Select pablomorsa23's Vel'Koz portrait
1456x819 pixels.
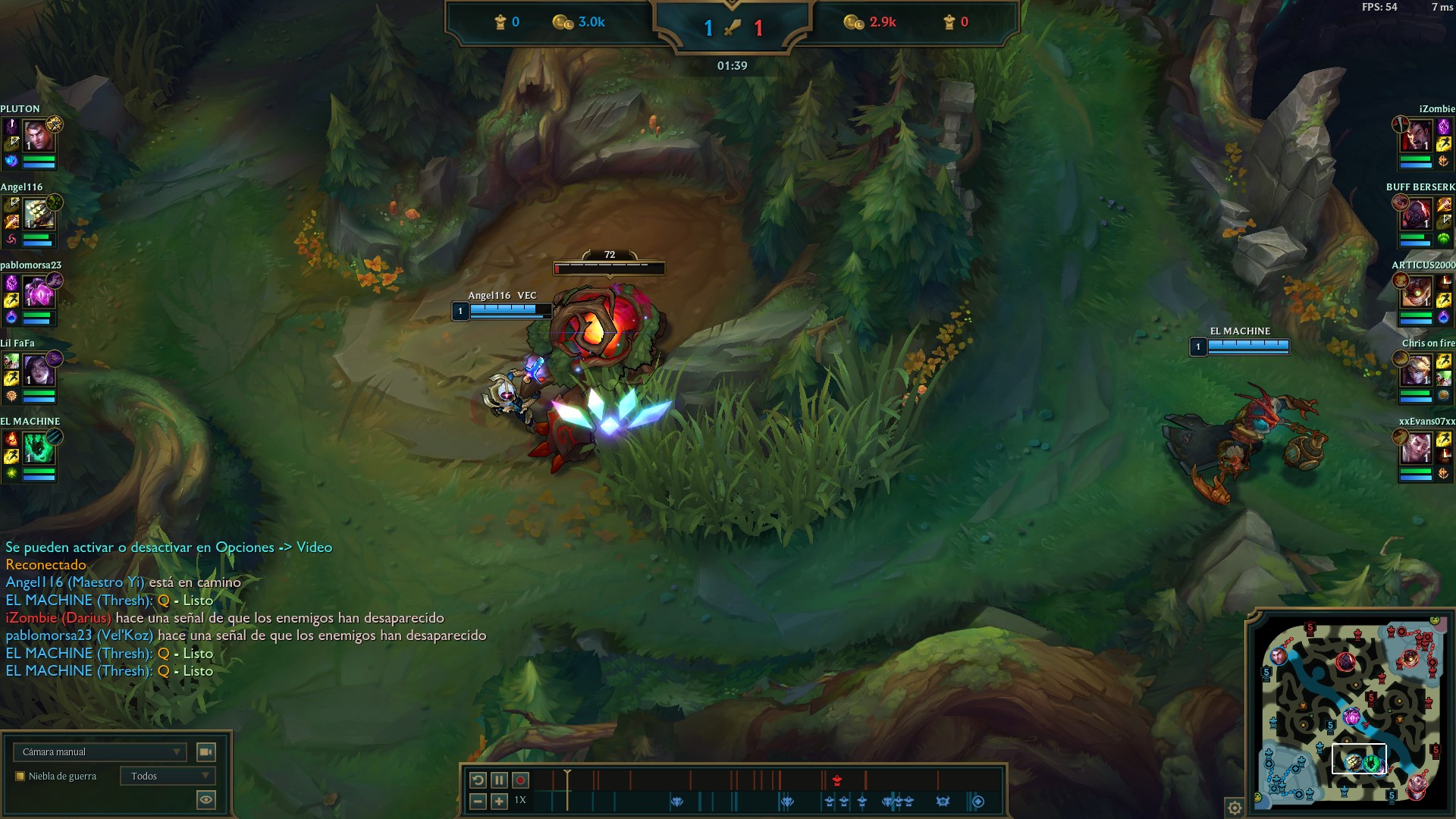point(38,293)
